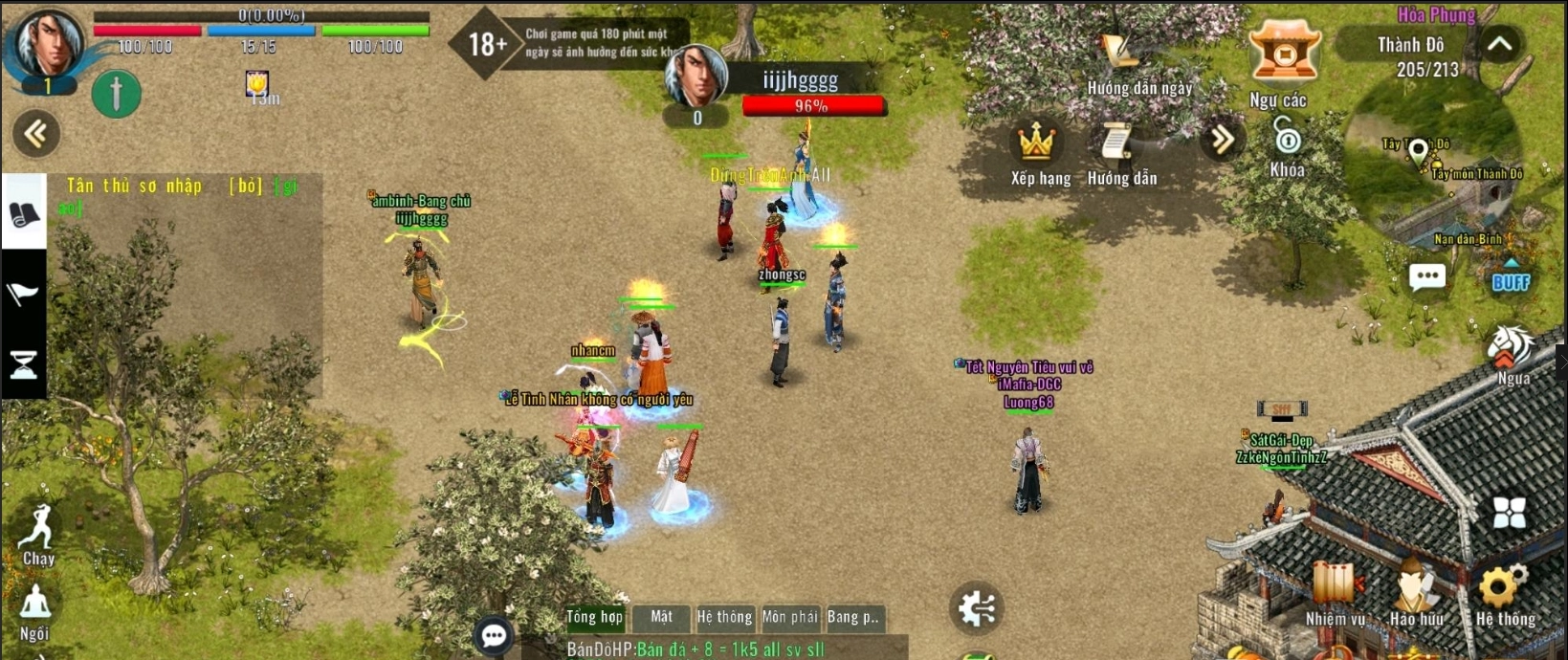Collapse the left panel with double-arrow button
Screen dimensions: 1568x660
(36, 134)
